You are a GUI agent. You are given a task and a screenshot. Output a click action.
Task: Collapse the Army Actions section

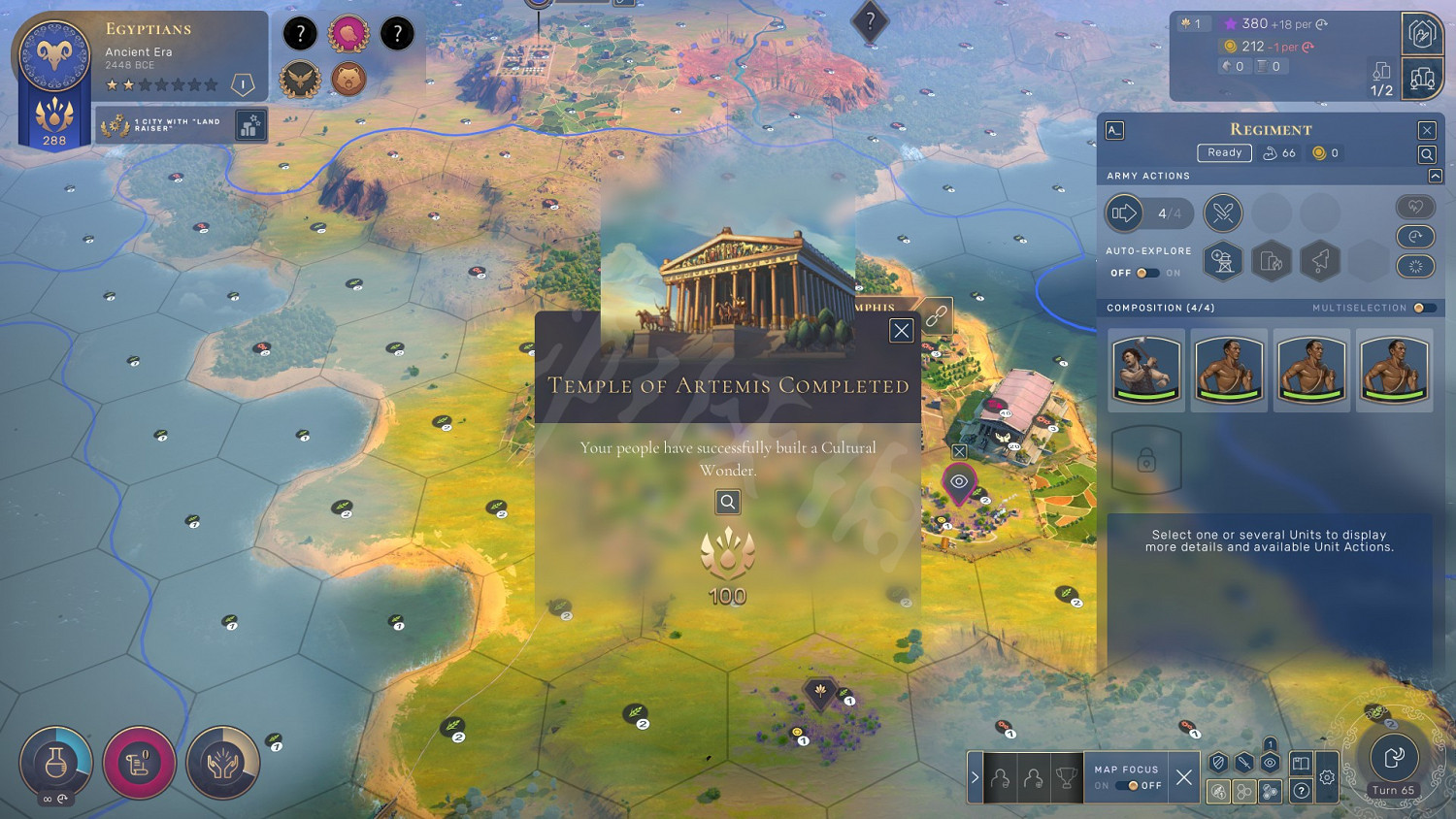1435,176
